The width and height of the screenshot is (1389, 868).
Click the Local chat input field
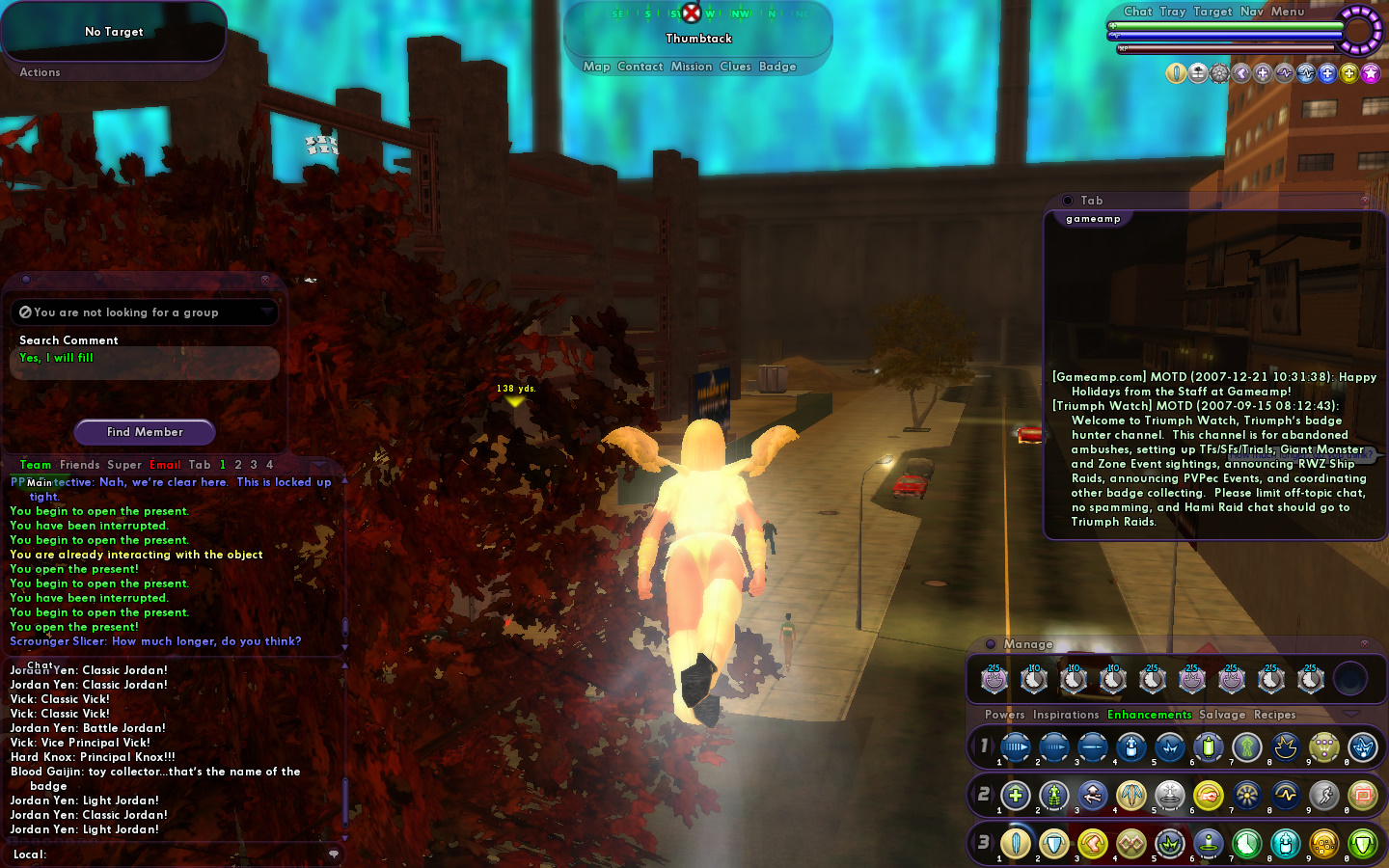point(183,854)
